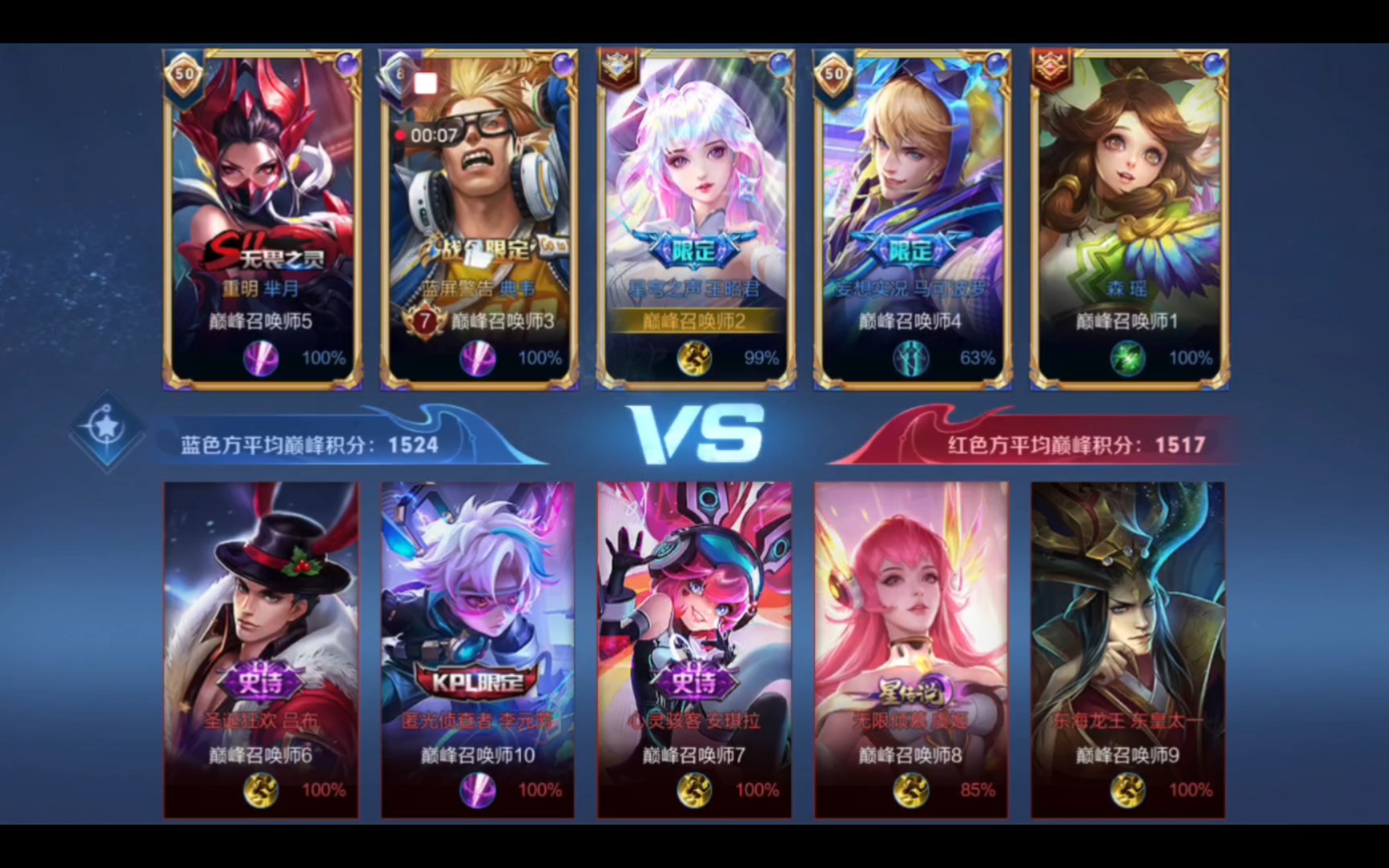The height and width of the screenshot is (868, 1389).
Task: Select the purple gem icon on 重明芈月's card
Action: (x=346, y=62)
